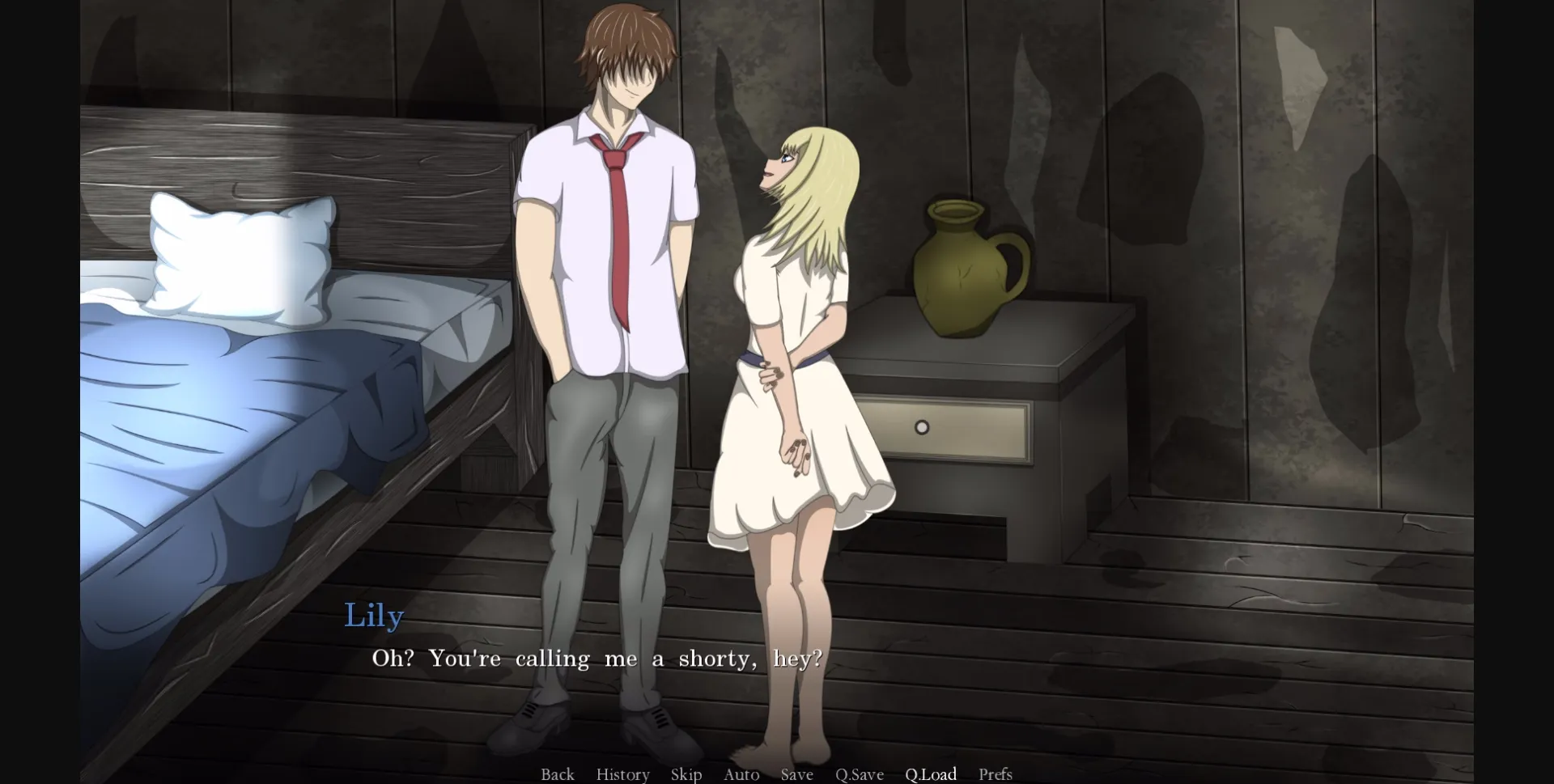Open the Prefs settings screen
The height and width of the screenshot is (784, 1554).
pyautogui.click(x=996, y=774)
